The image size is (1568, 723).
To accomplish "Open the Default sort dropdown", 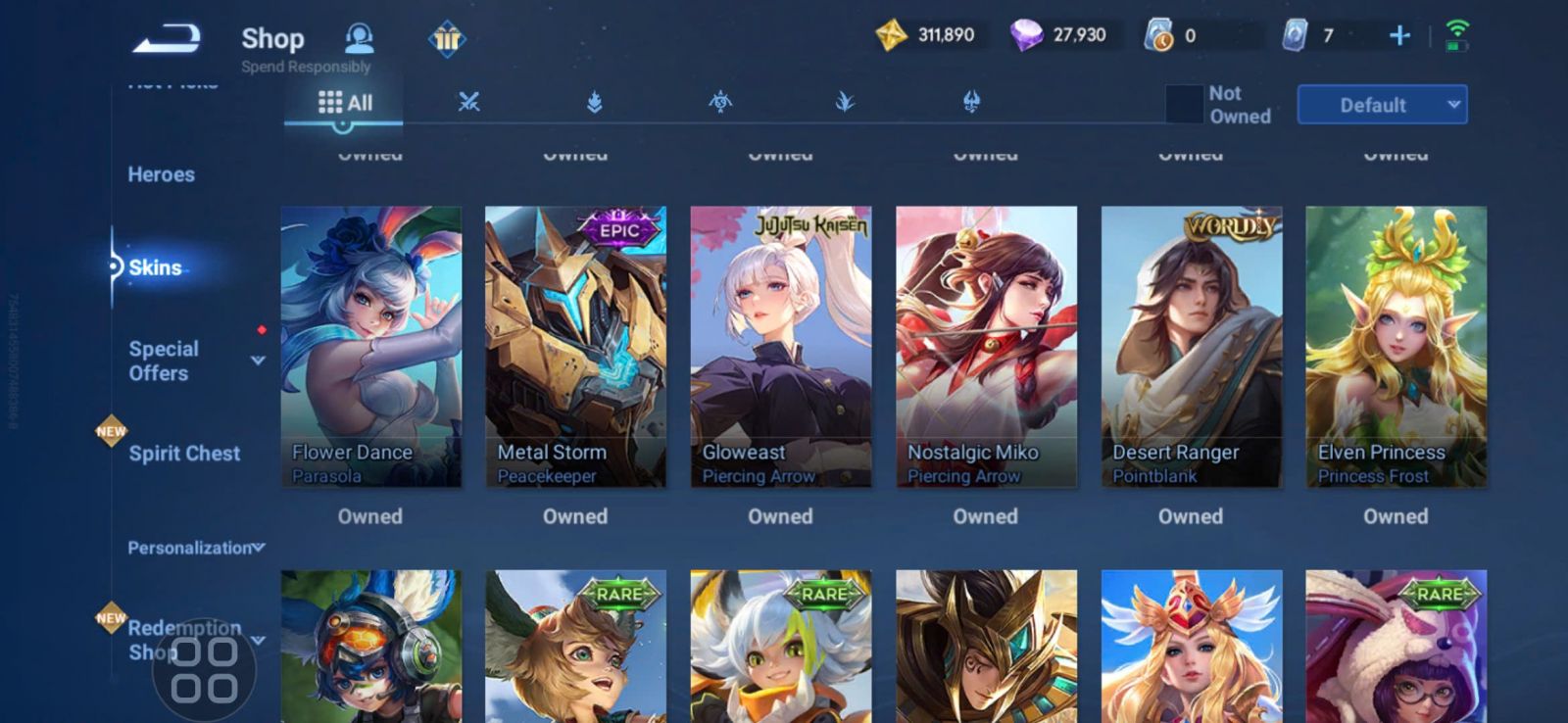I will (x=1382, y=105).
